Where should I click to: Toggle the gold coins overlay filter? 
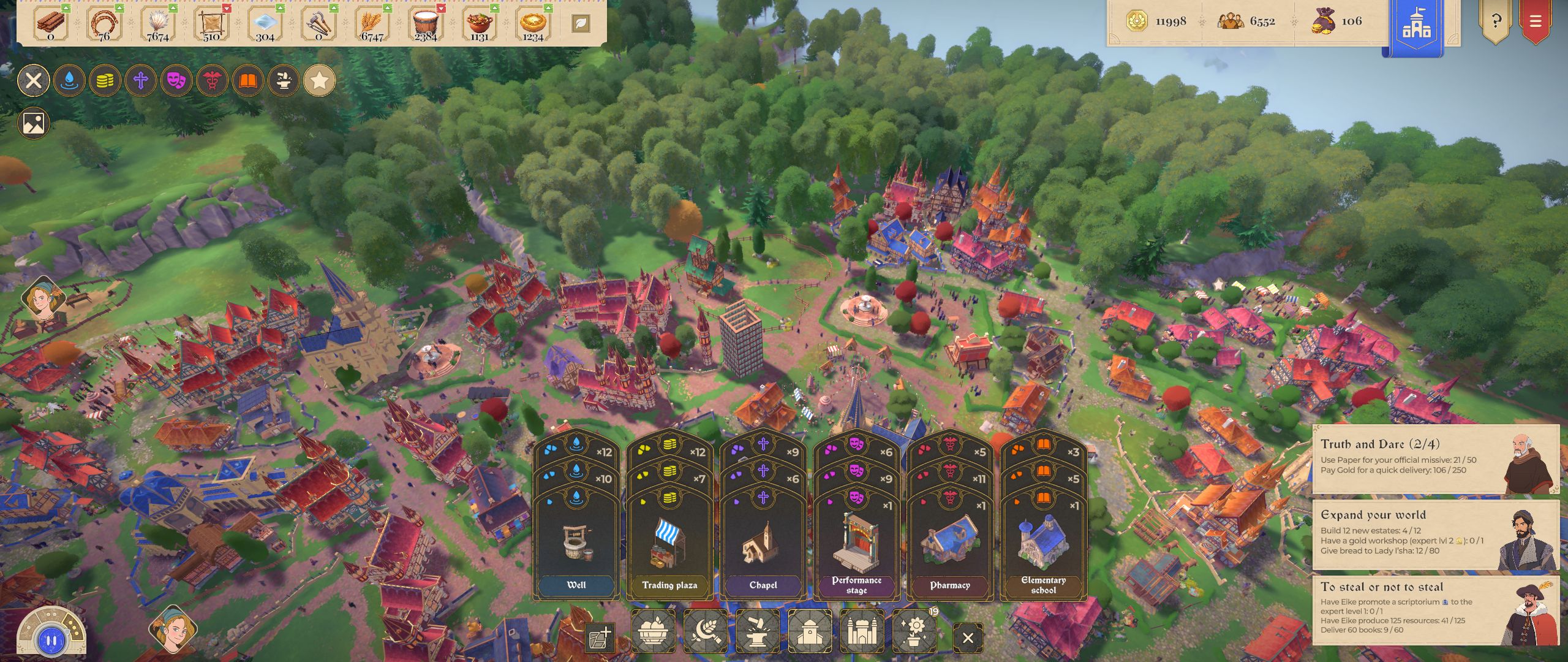click(x=105, y=80)
